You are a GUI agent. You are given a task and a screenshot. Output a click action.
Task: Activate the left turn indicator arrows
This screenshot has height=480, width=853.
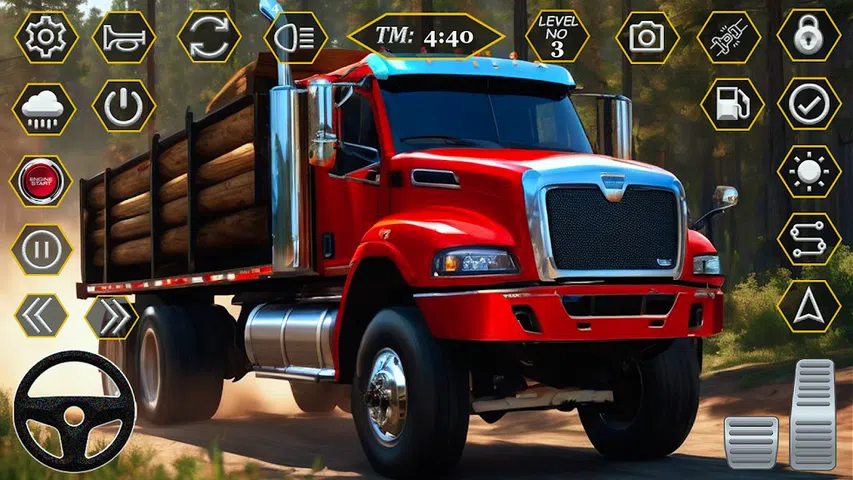pyautogui.click(x=42, y=316)
